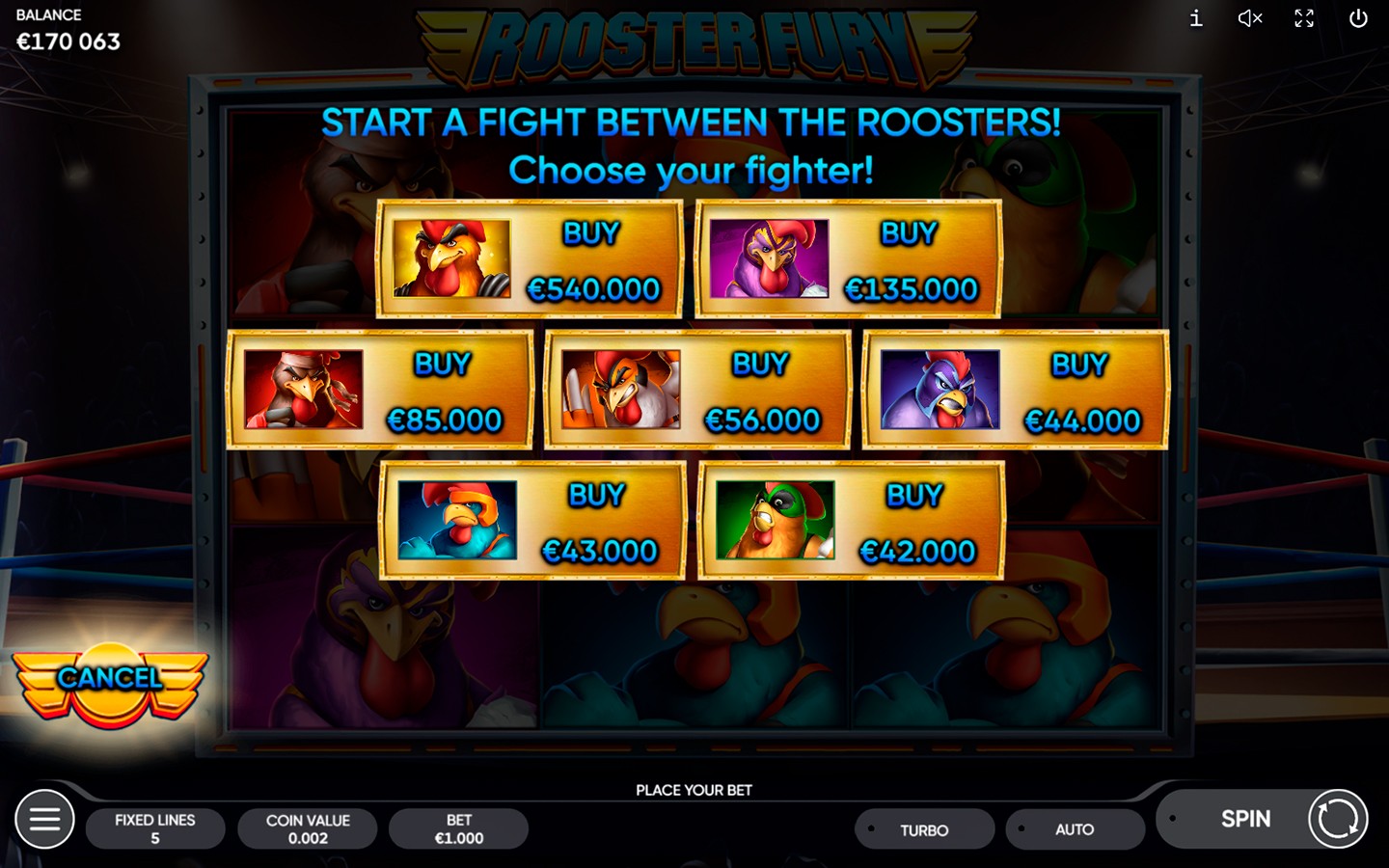This screenshot has height=868, width=1389.
Task: Unmute the game sound
Action: [1248, 18]
